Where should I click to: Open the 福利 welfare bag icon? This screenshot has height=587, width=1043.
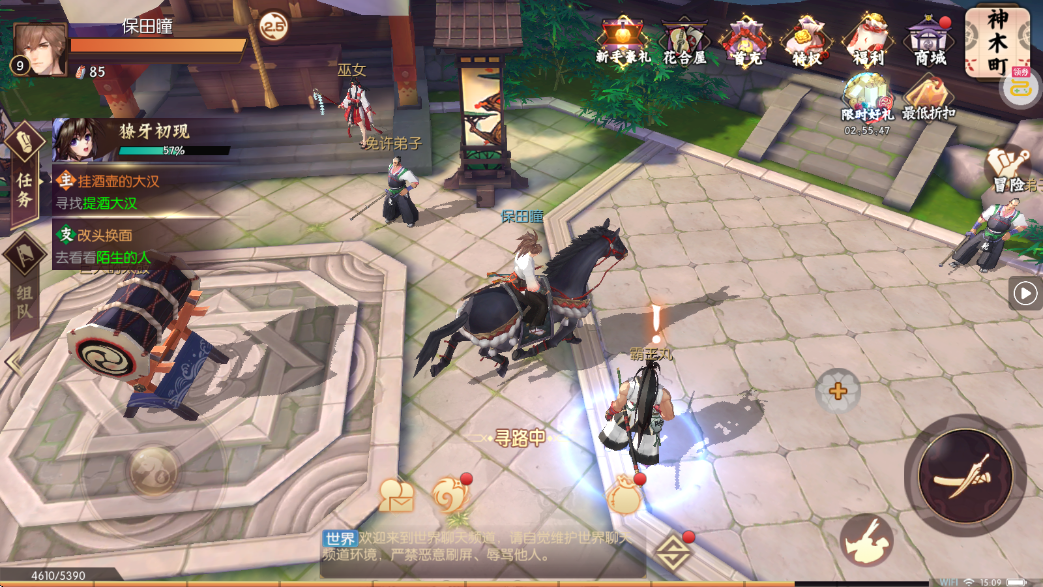866,39
